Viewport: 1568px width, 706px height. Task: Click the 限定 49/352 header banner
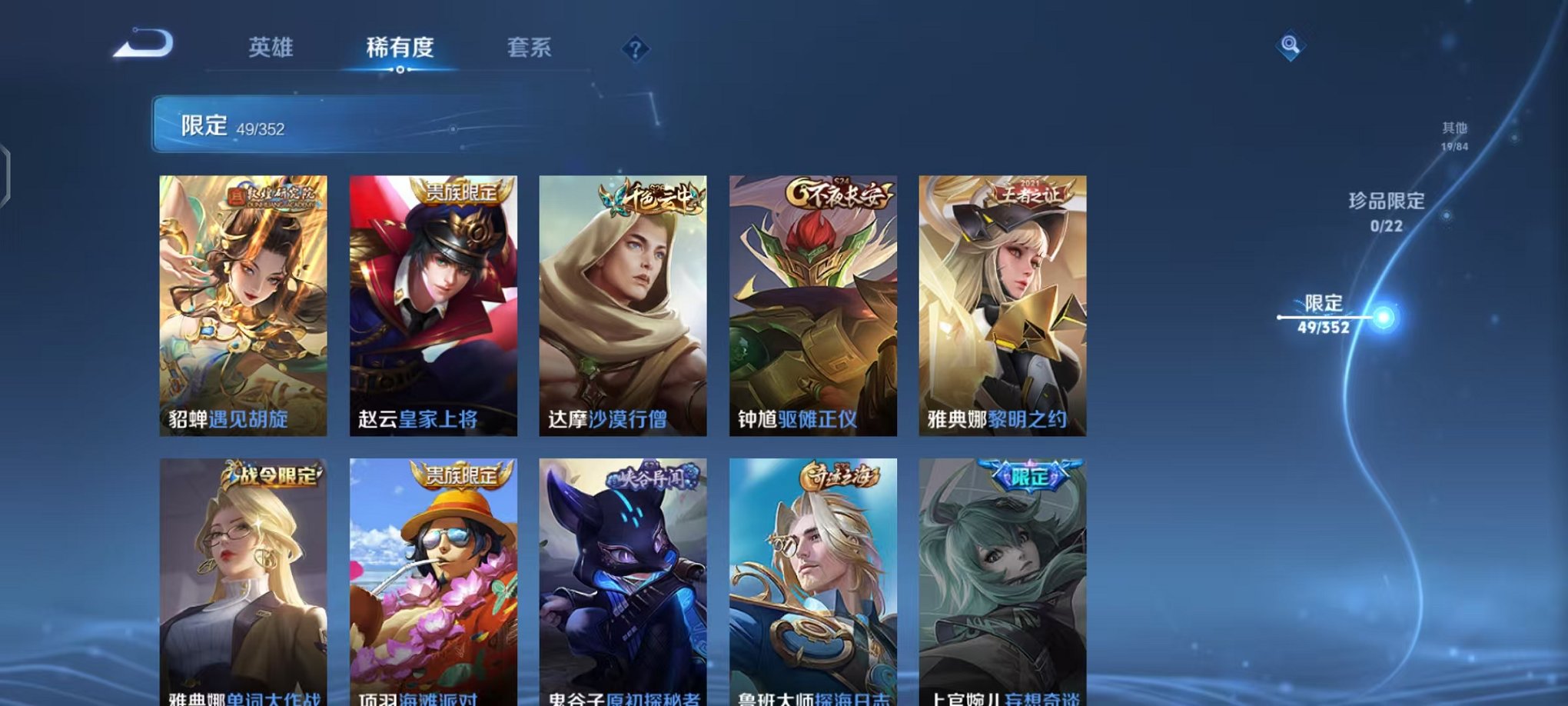coord(307,122)
